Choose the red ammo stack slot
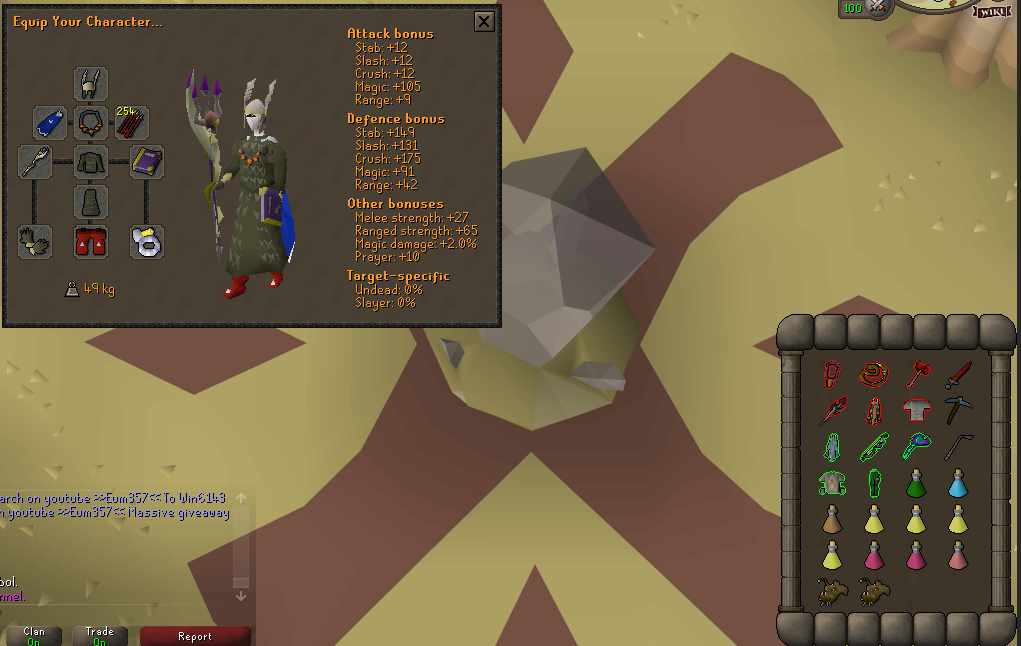Screen dimensions: 1021x646 click(x=131, y=124)
